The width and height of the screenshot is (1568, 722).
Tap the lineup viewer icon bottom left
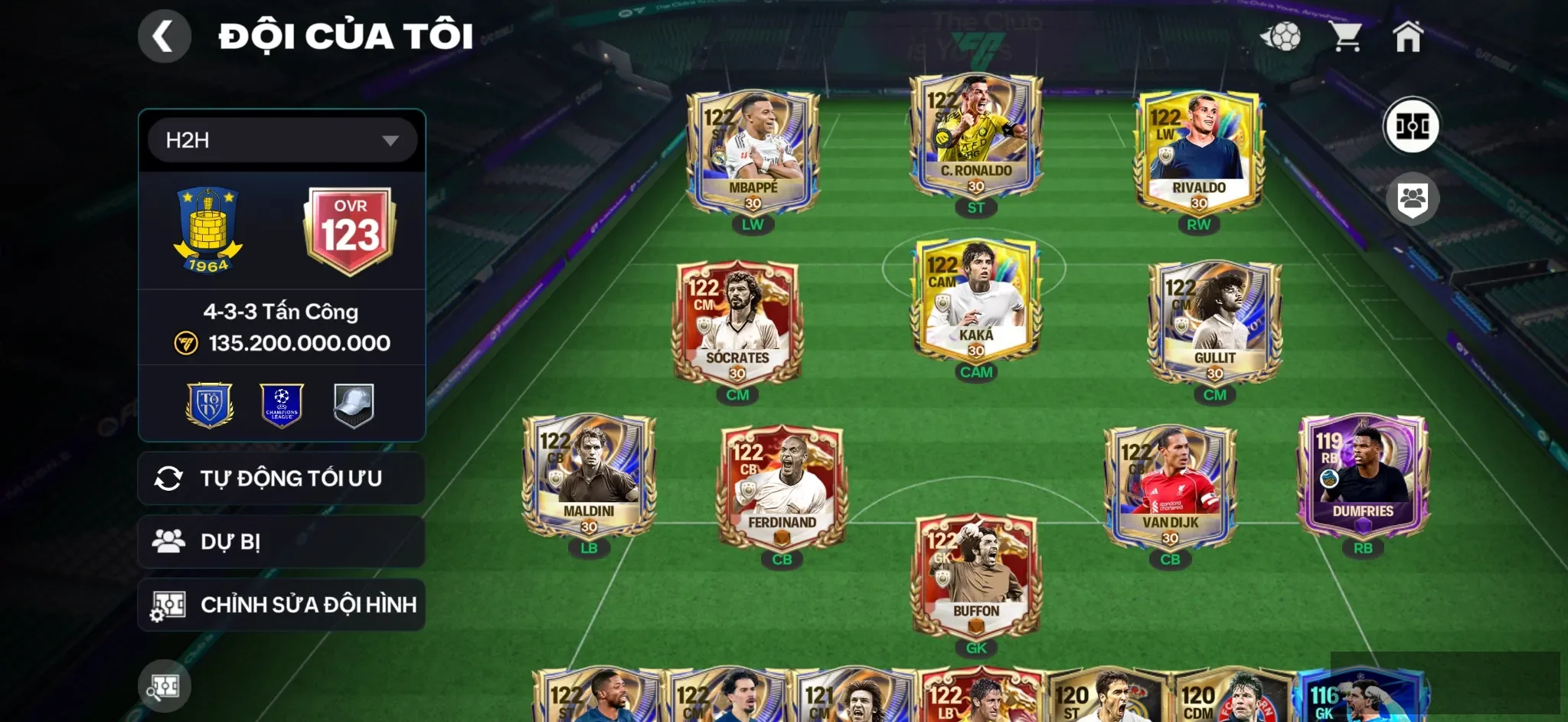163,686
